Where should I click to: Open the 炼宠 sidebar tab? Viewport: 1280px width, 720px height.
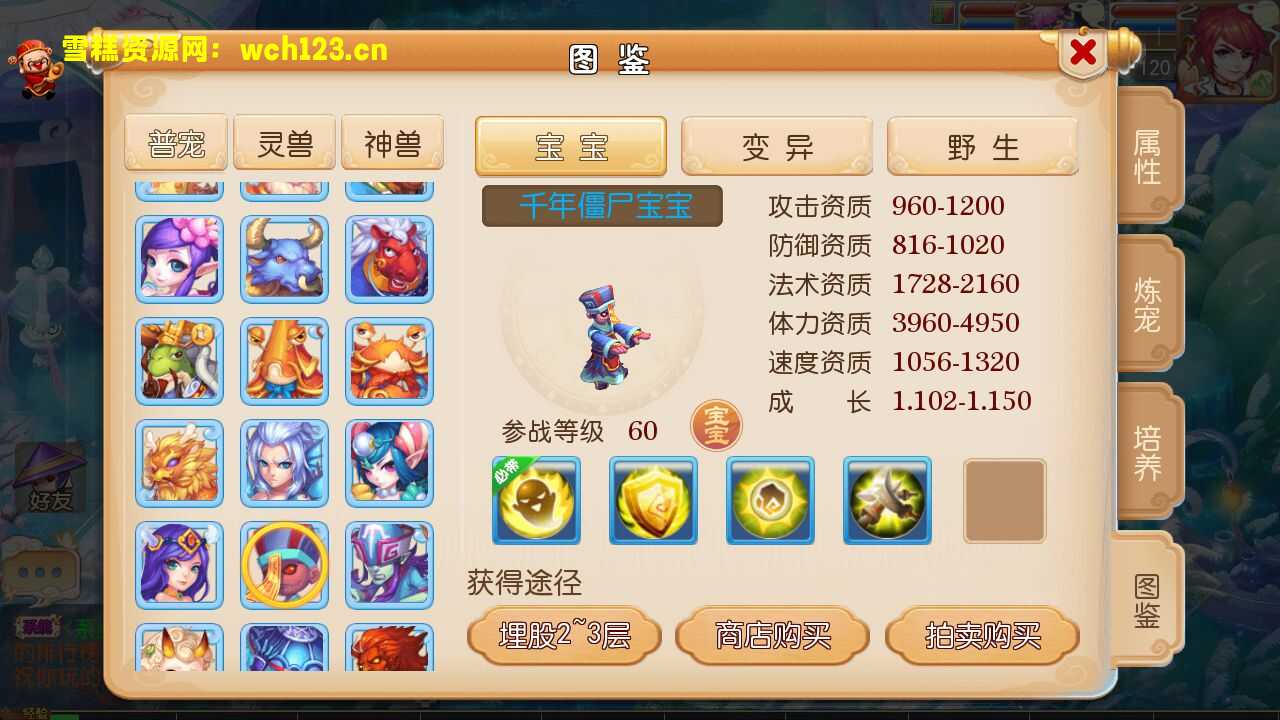pyautogui.click(x=1147, y=303)
